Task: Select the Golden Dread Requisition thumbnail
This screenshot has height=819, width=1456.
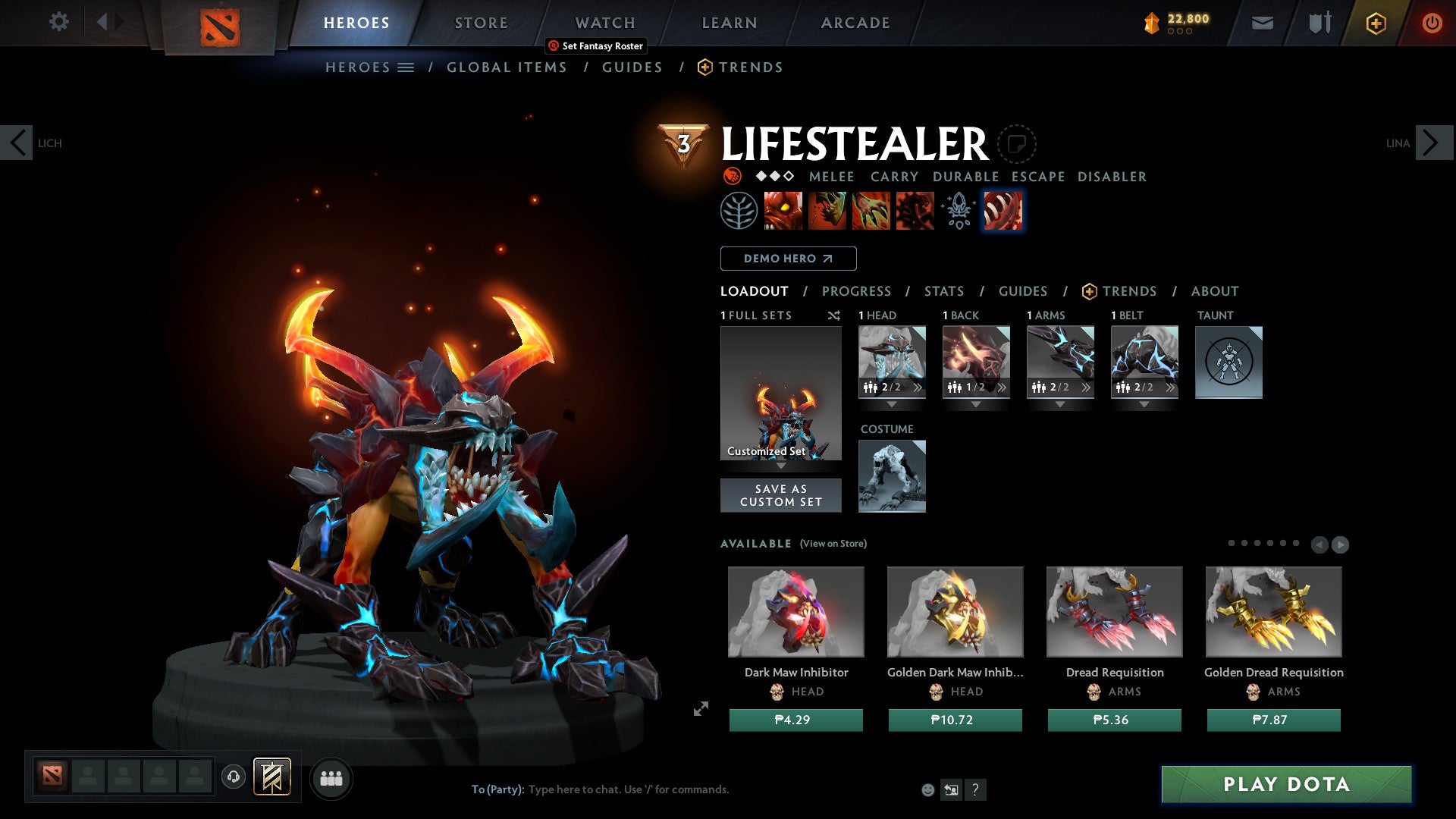Action: click(1274, 611)
